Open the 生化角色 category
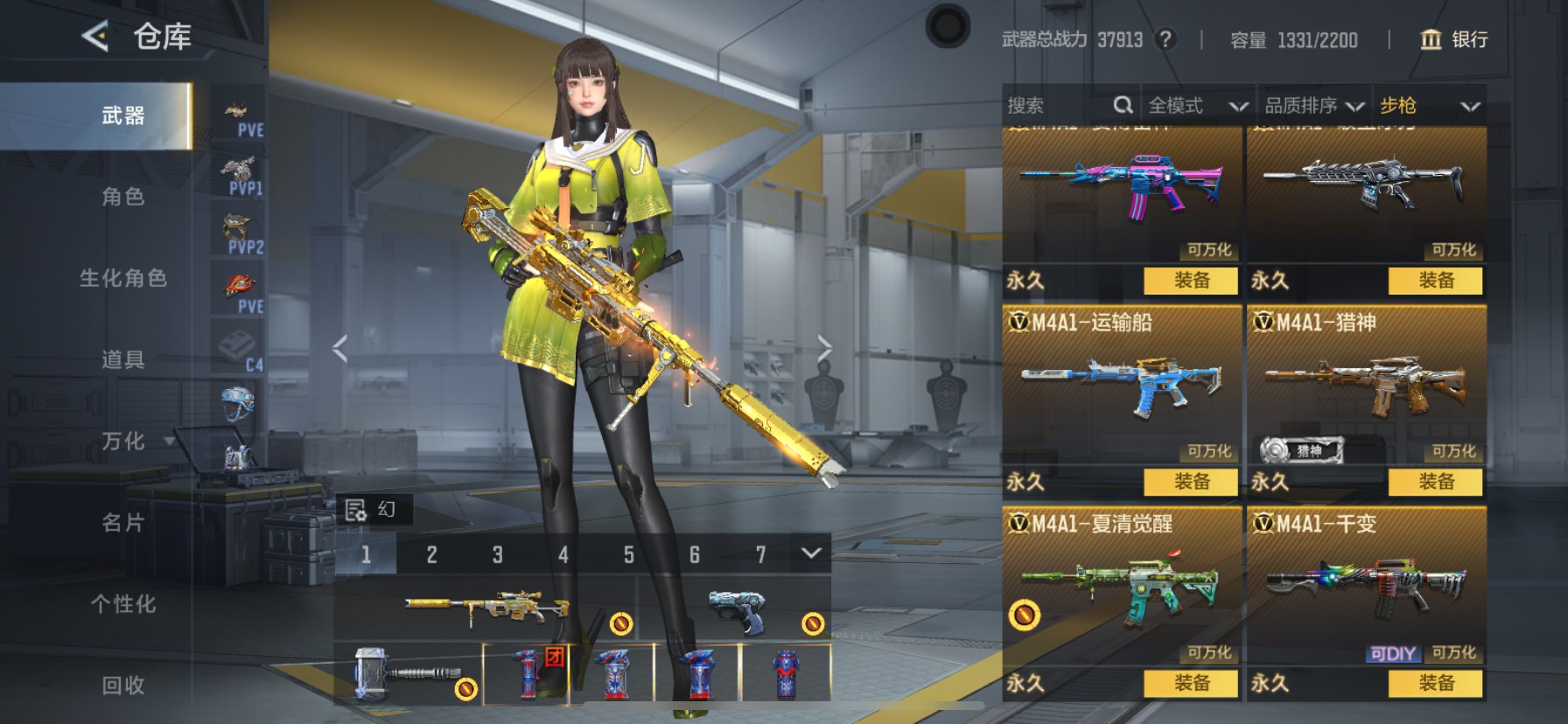The width and height of the screenshot is (1568, 724). pyautogui.click(x=122, y=278)
